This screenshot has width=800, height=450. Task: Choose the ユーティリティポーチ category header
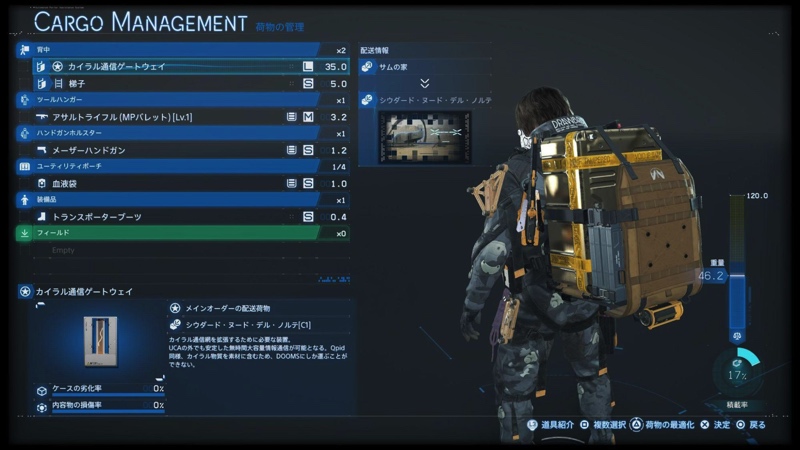point(180,166)
